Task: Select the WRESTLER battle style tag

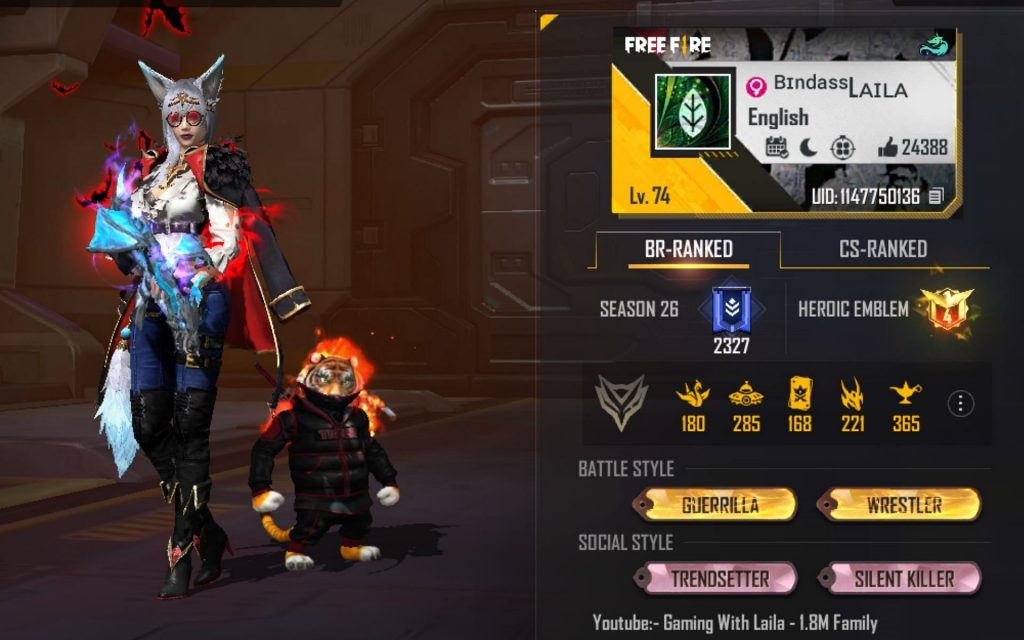Action: pyautogui.click(x=897, y=505)
